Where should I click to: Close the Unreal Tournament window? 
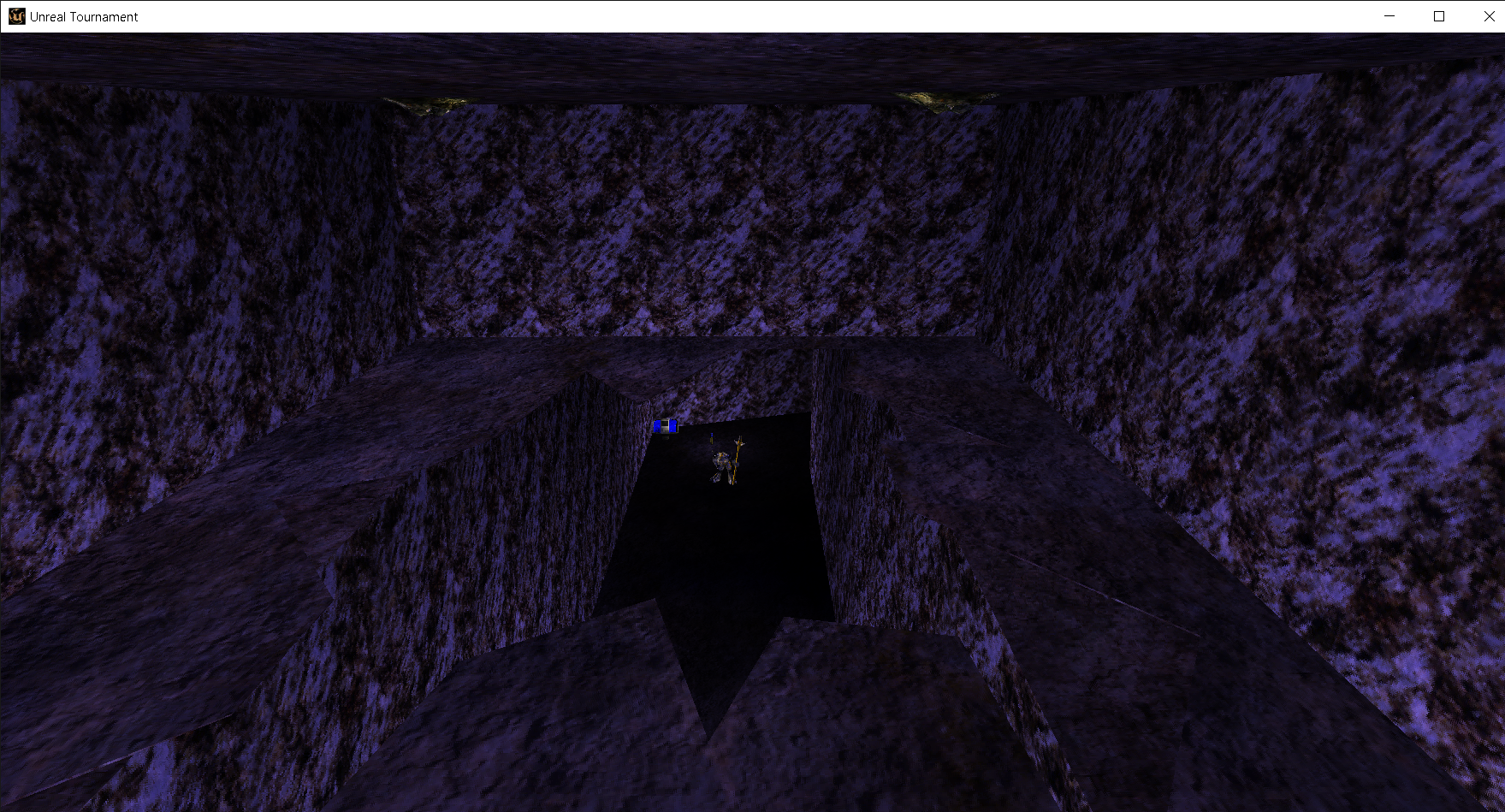(1488, 16)
